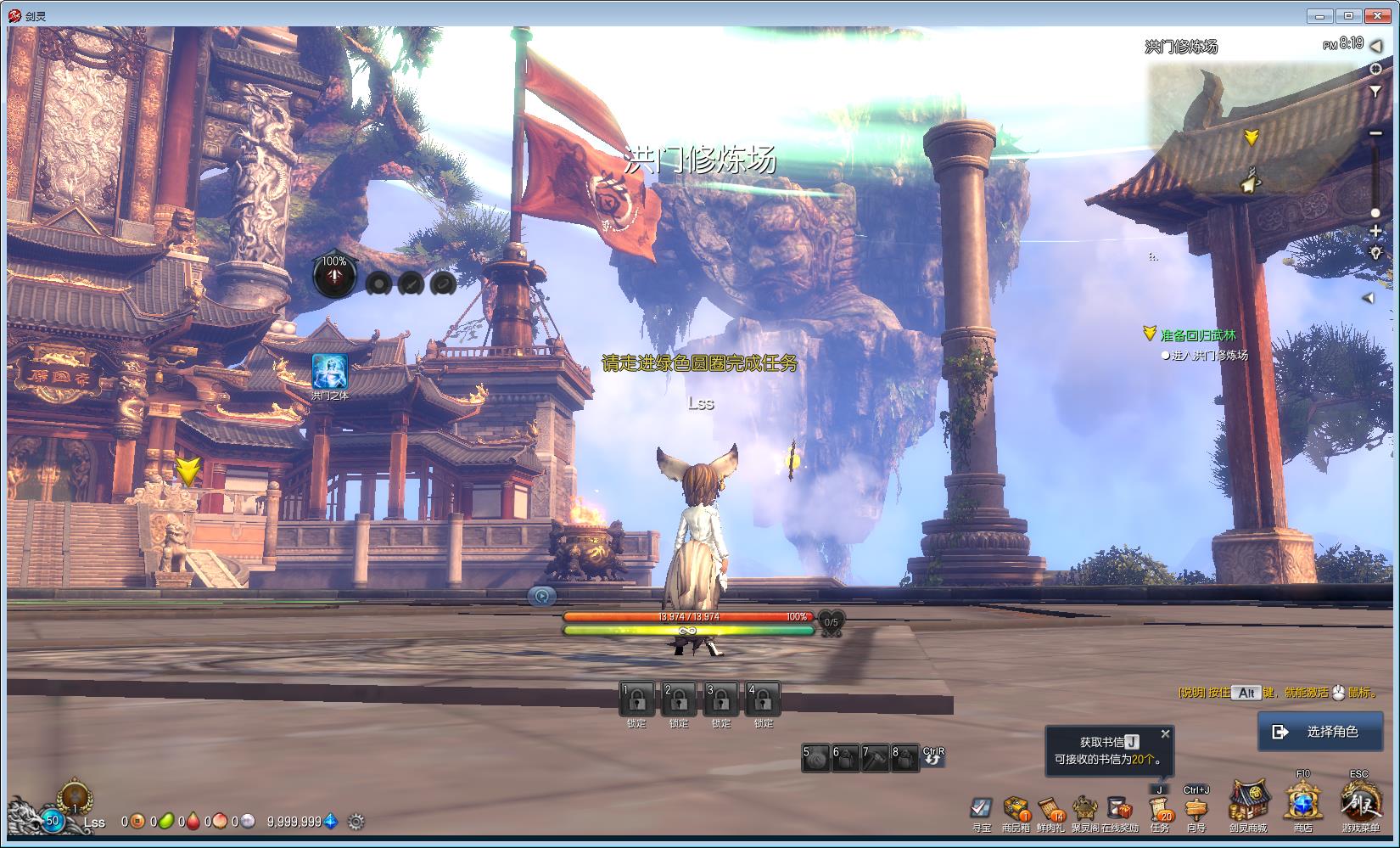
Task: Toggle the minimap lightbulb button
Action: (1375, 252)
